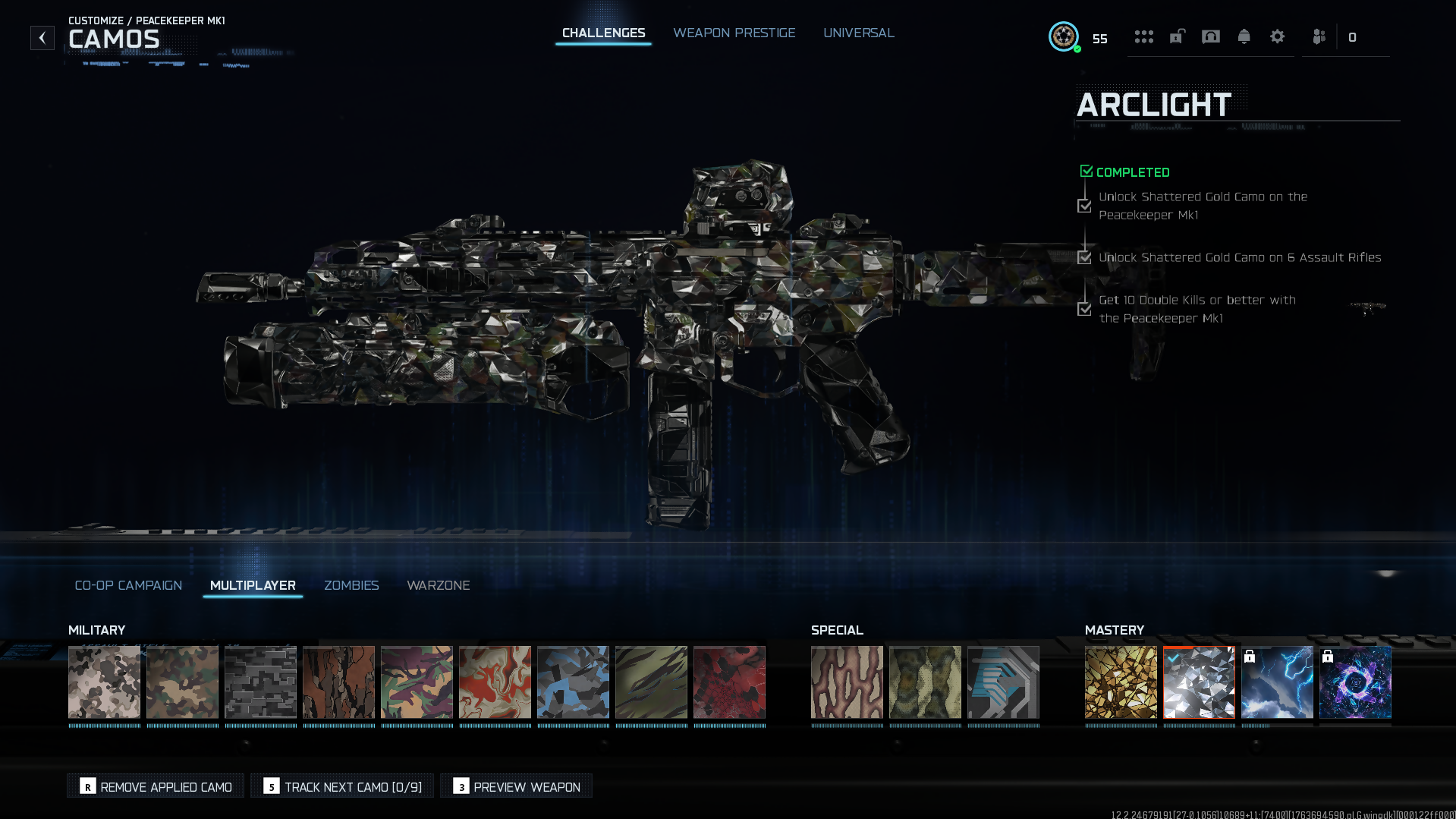Image resolution: width=1456 pixels, height=819 pixels.
Task: Select the gray digital pixel camo
Action: 260,682
